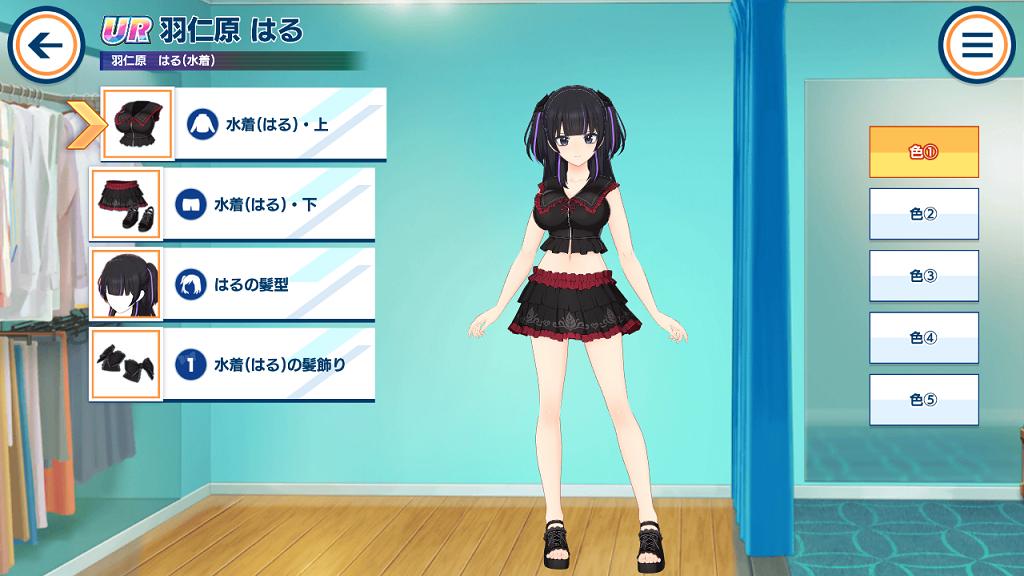Go back with the arrow button
The image size is (1024, 576).
pos(45,45)
